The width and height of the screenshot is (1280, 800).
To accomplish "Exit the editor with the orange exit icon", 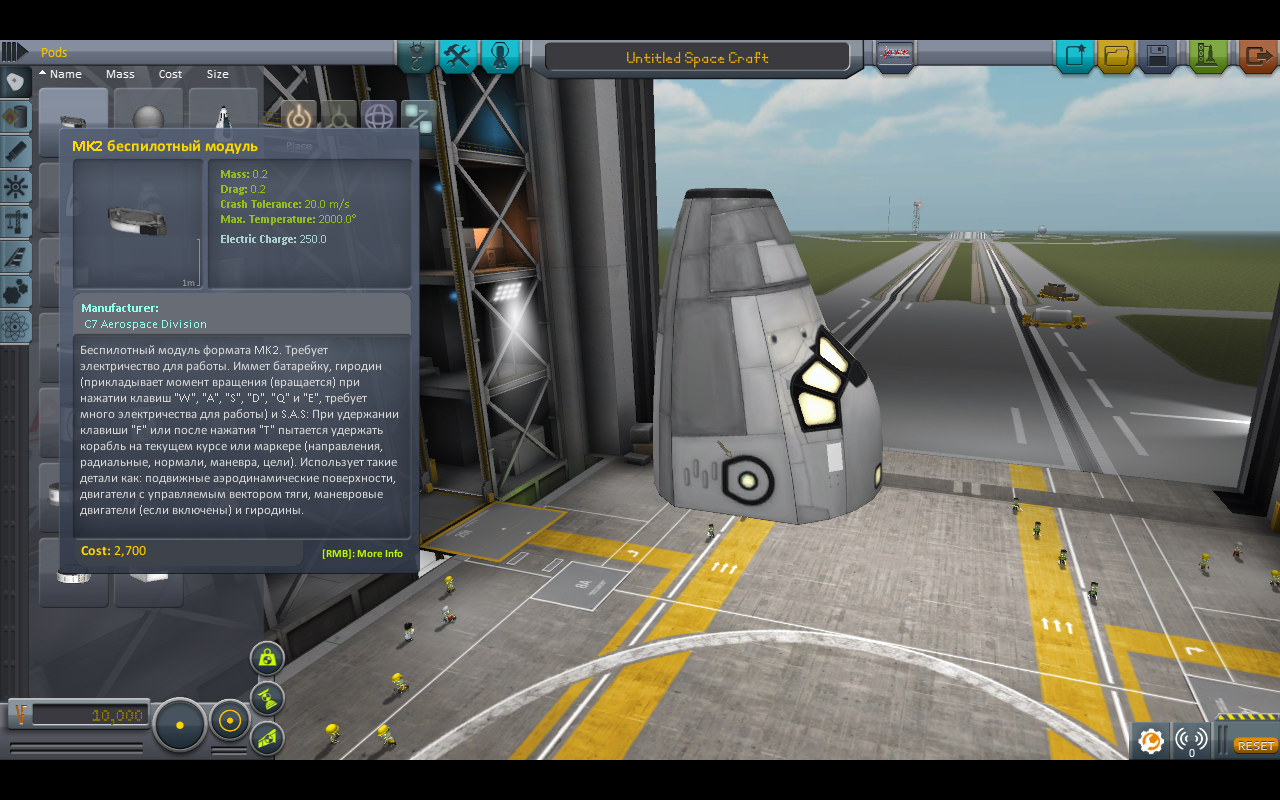I will pos(1256,57).
